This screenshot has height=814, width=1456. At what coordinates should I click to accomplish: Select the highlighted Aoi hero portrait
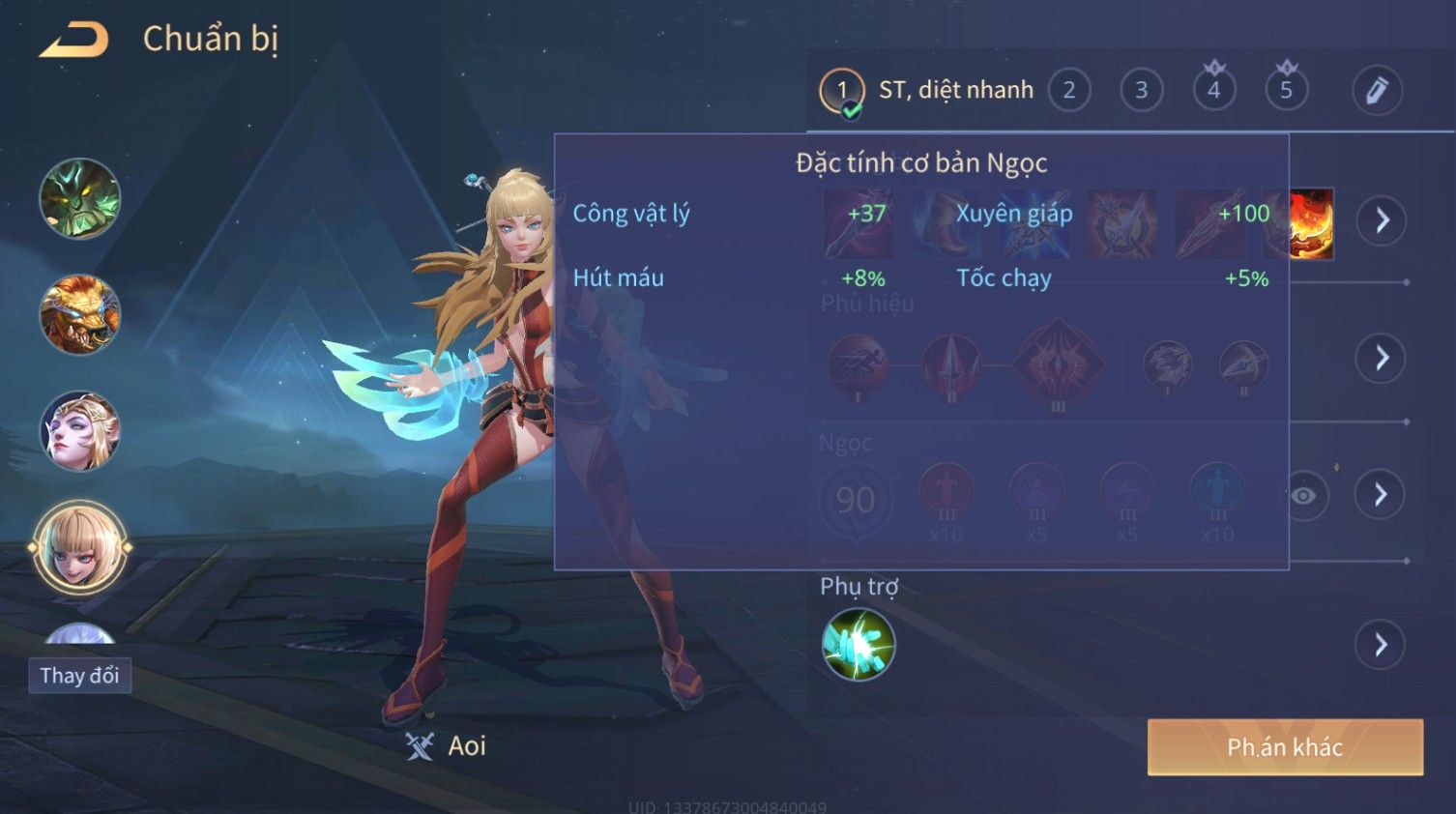tap(79, 547)
